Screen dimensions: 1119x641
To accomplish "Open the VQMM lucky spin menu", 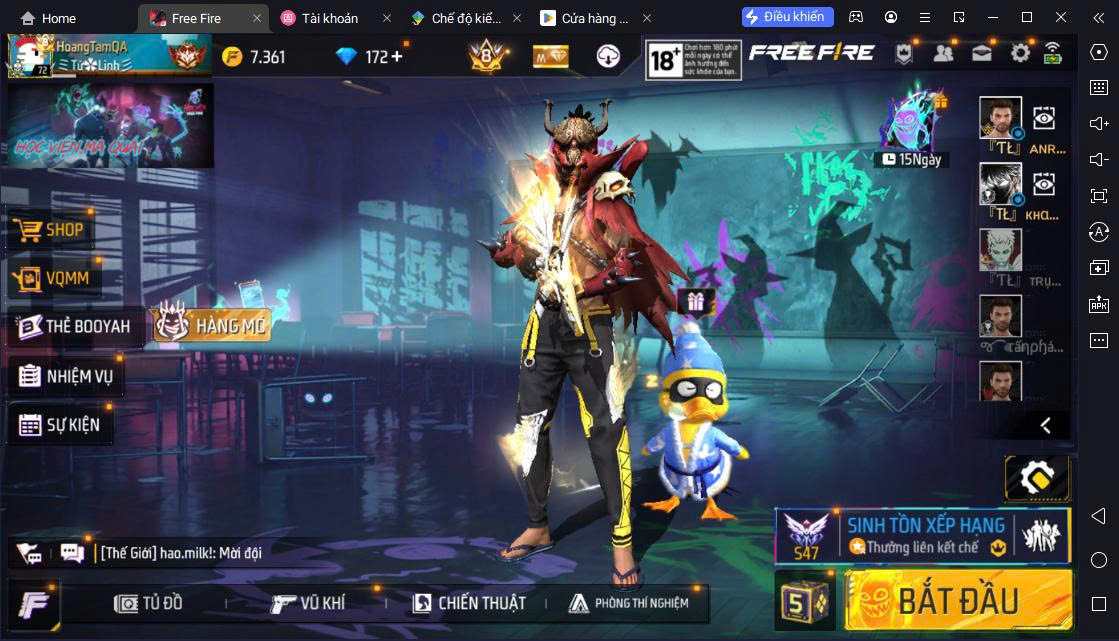I will [x=55, y=278].
